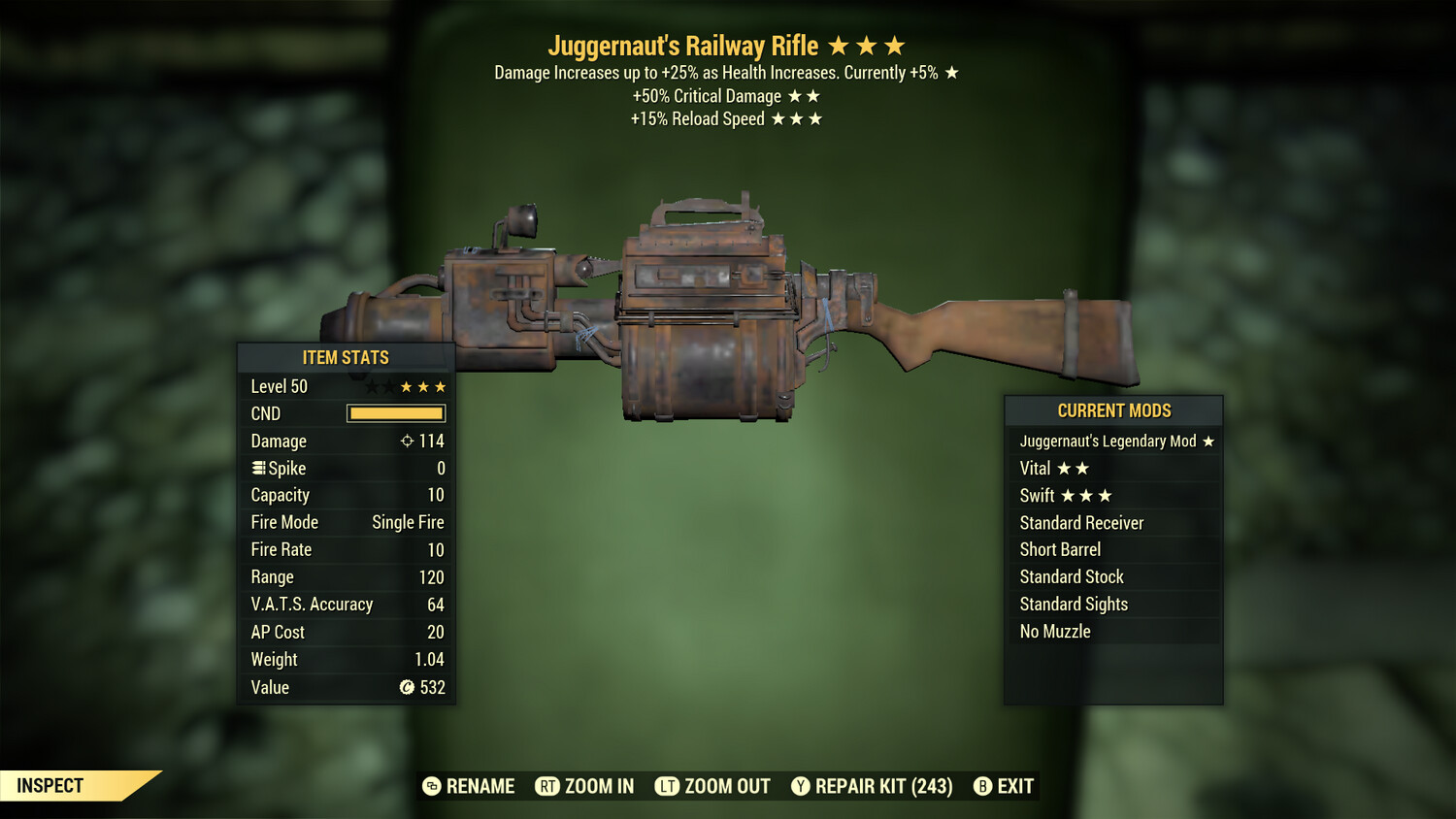Click the CURRENT MODS panel header

pos(1112,410)
